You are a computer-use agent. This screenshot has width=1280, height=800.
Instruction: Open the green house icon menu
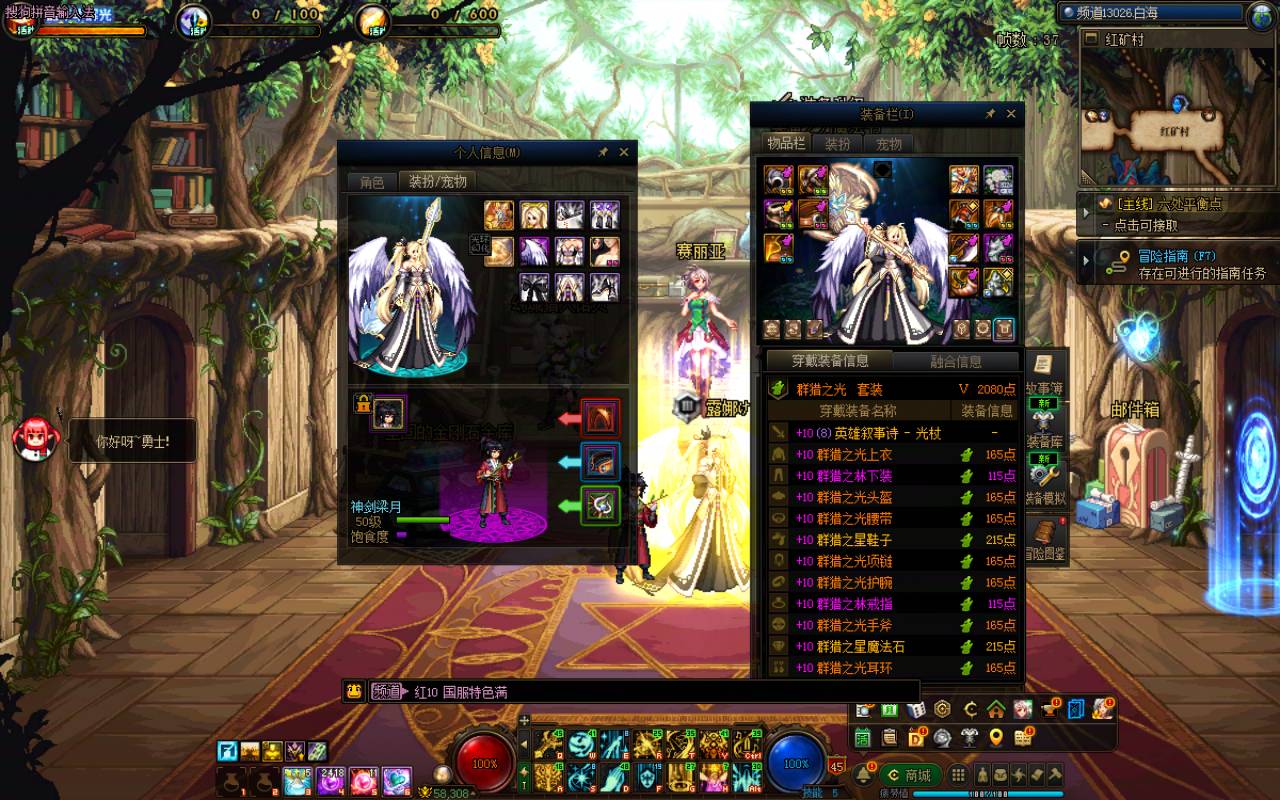pos(995,709)
